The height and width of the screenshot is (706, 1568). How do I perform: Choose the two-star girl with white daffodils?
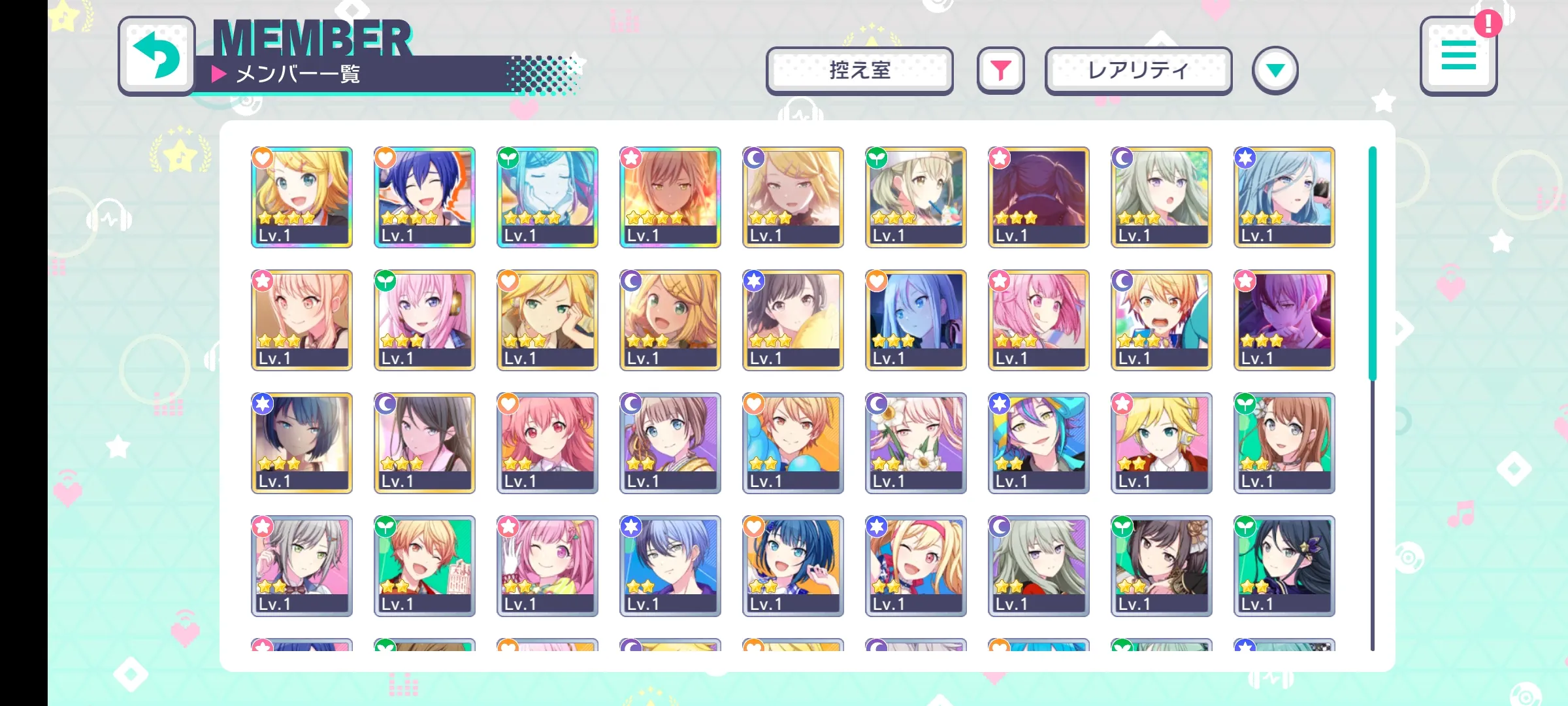[916, 443]
